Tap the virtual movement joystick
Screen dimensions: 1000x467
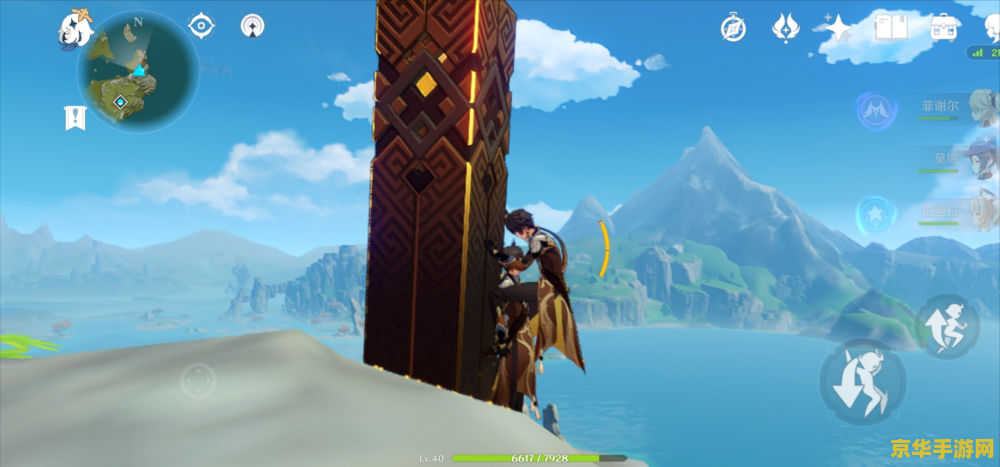(x=198, y=380)
